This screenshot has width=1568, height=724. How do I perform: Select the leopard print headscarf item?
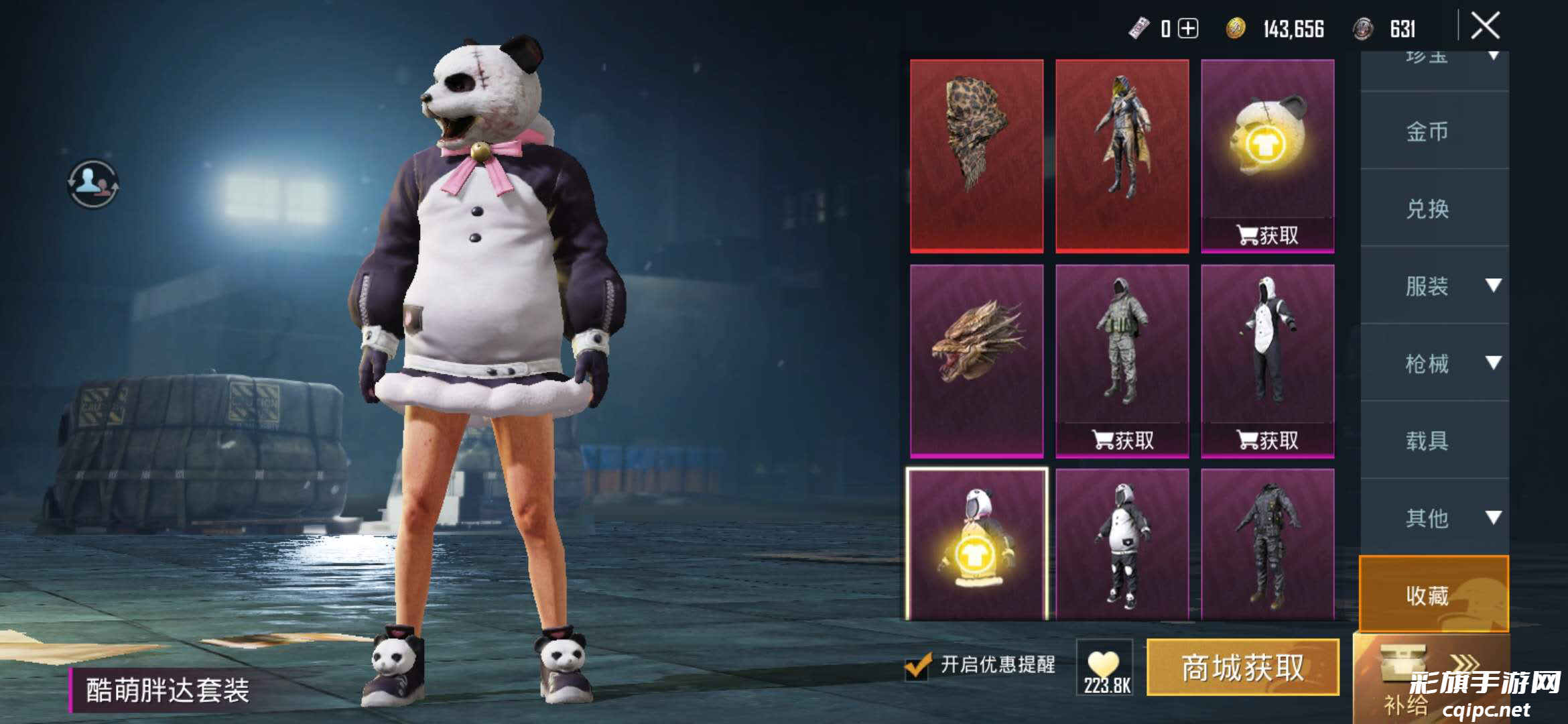(976, 156)
